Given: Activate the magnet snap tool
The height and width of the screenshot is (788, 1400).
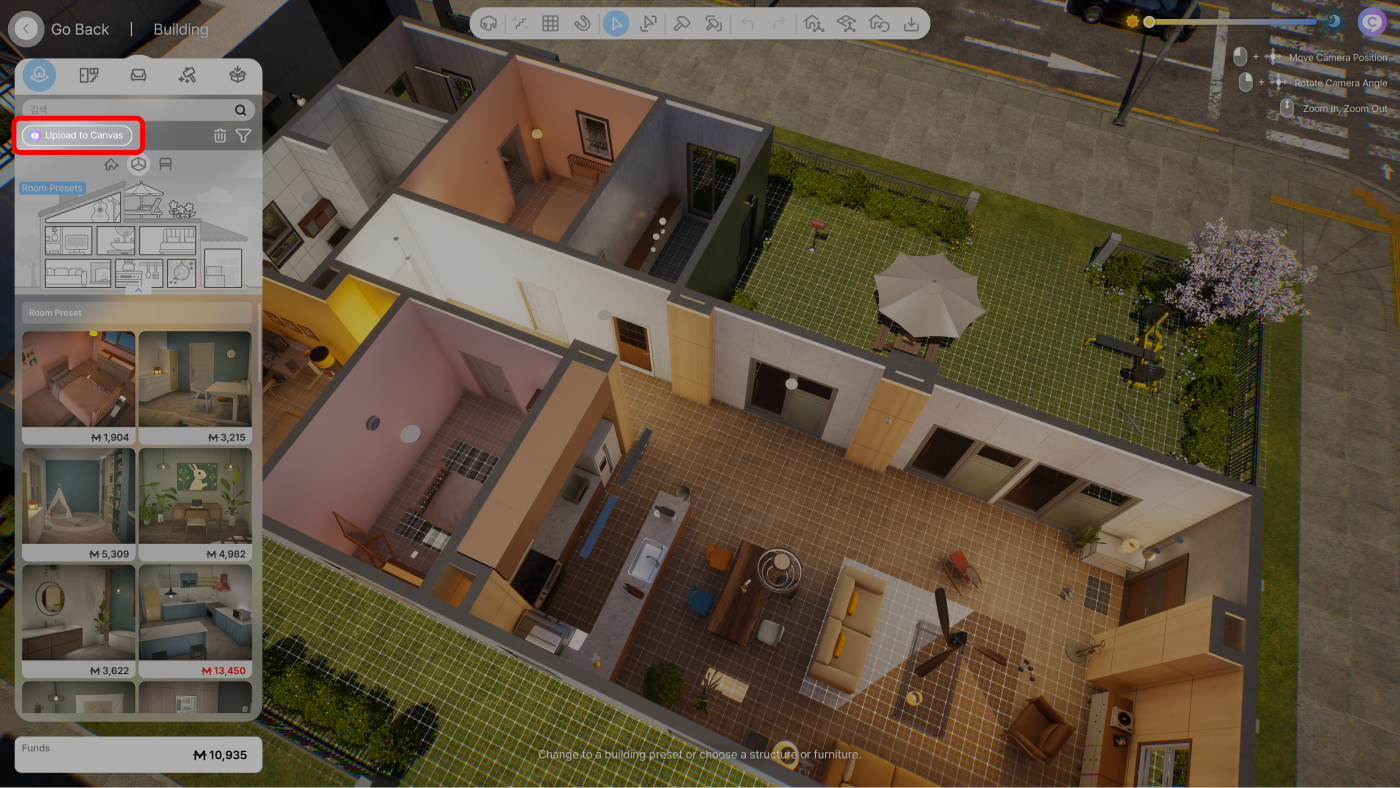Looking at the screenshot, I should [582, 23].
